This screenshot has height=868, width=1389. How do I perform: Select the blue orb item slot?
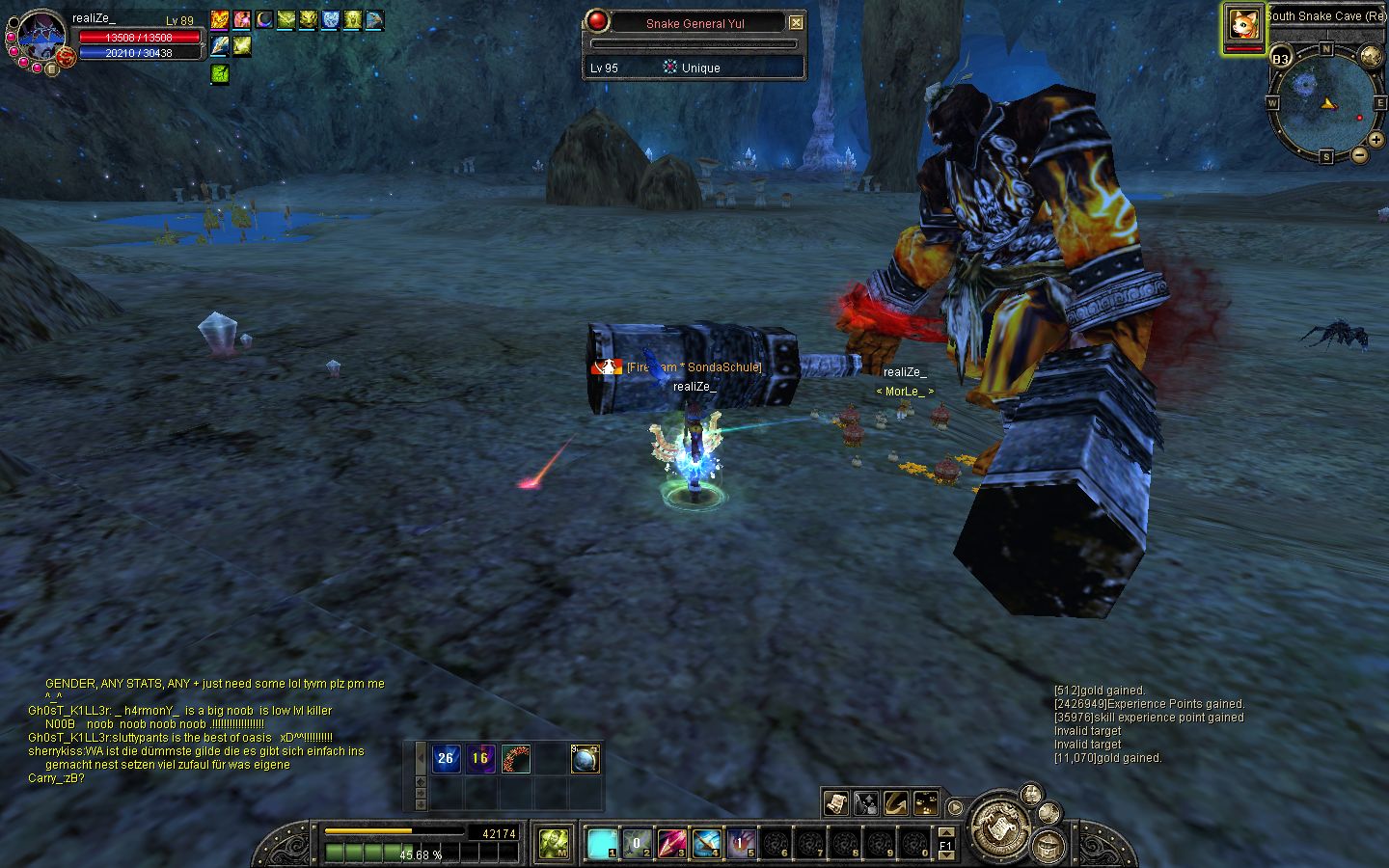pos(585,759)
